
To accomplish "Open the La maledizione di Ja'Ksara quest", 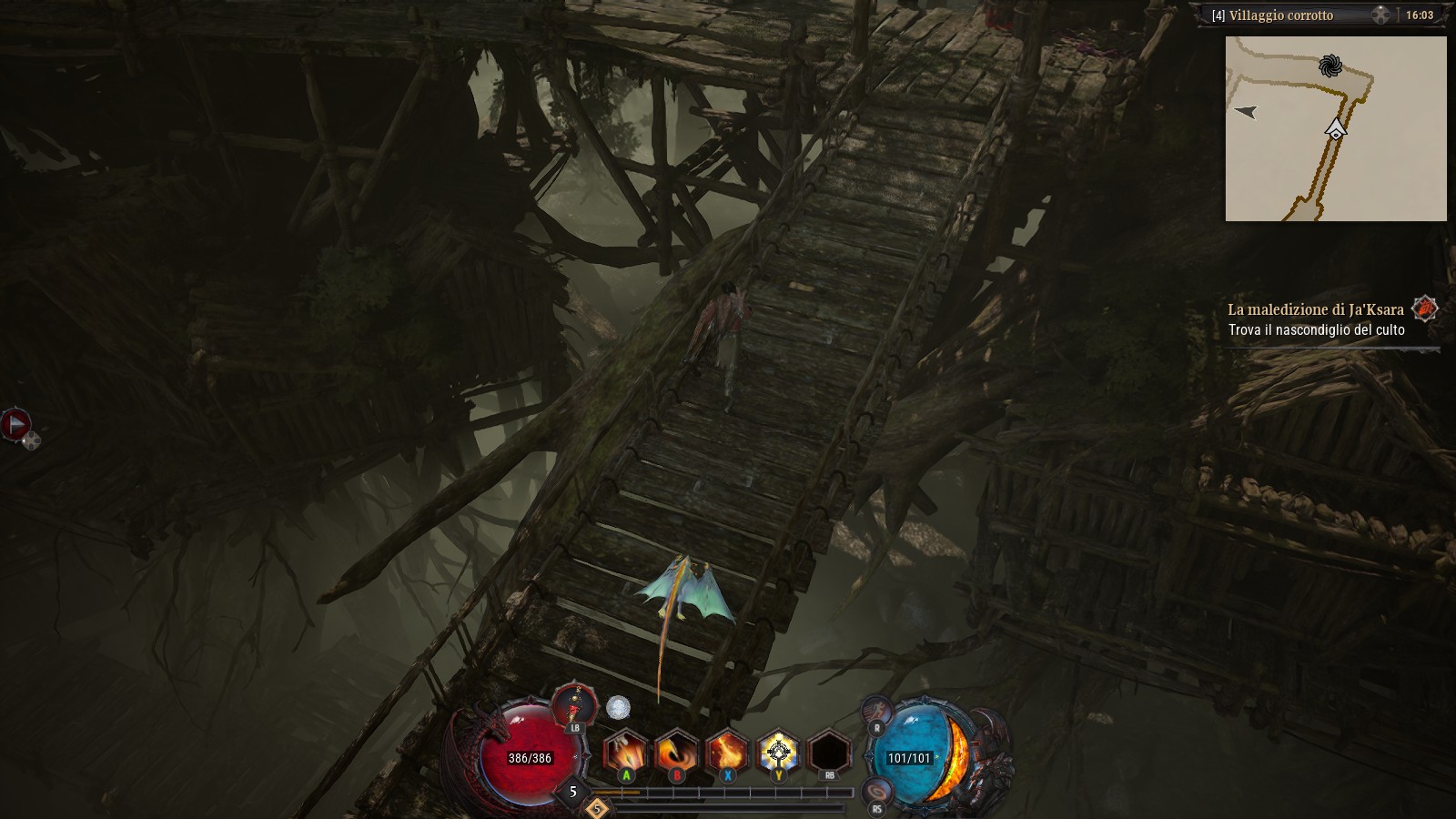I will [x=1315, y=309].
